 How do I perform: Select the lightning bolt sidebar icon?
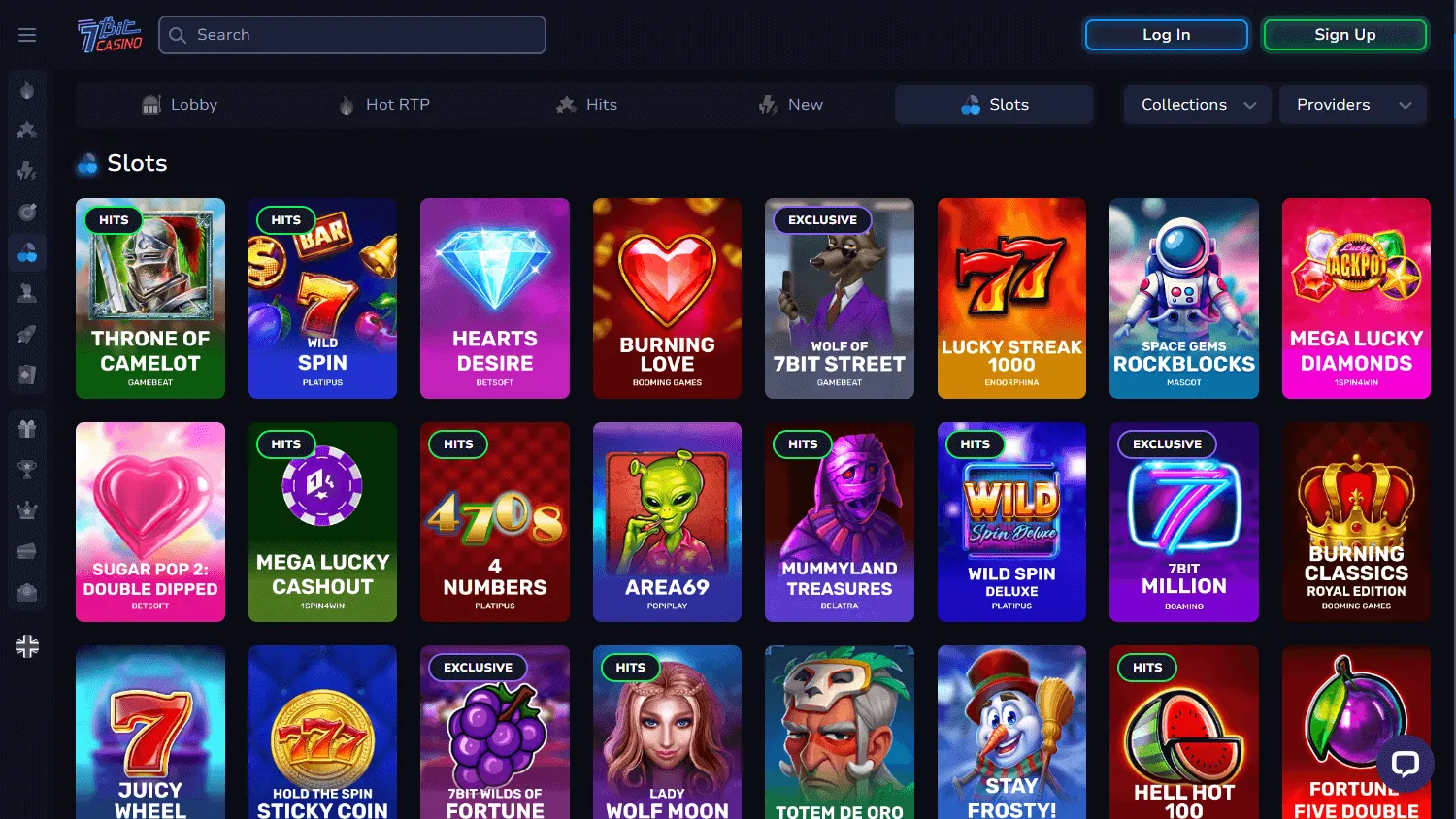(27, 171)
